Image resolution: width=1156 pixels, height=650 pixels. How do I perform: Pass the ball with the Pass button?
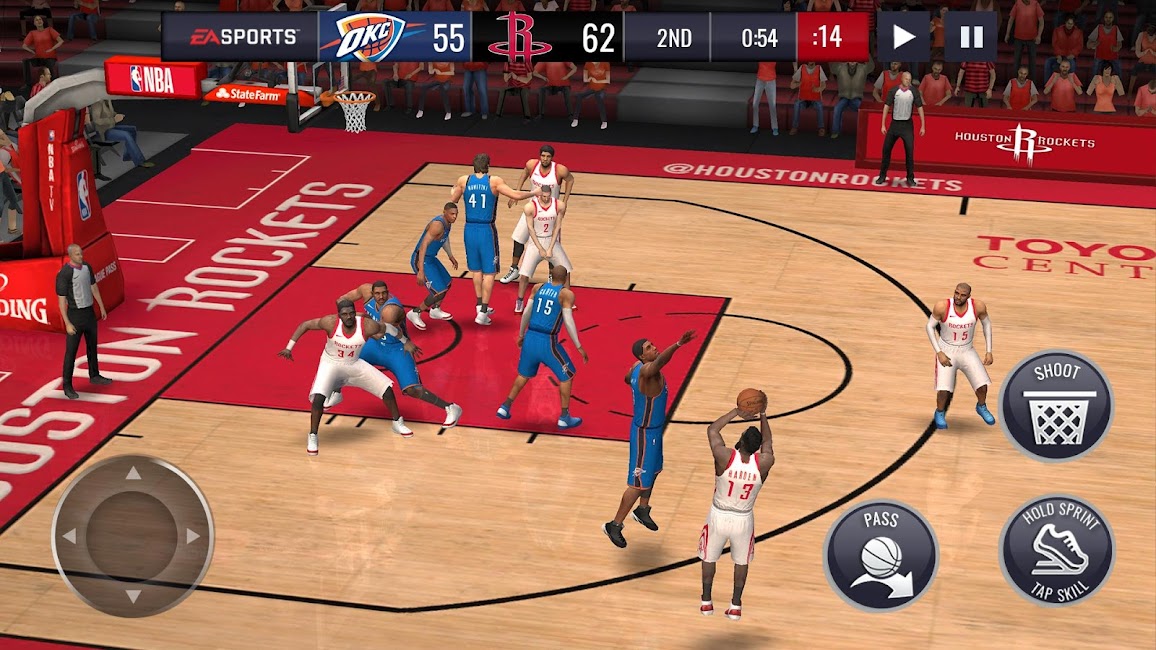[x=880, y=555]
